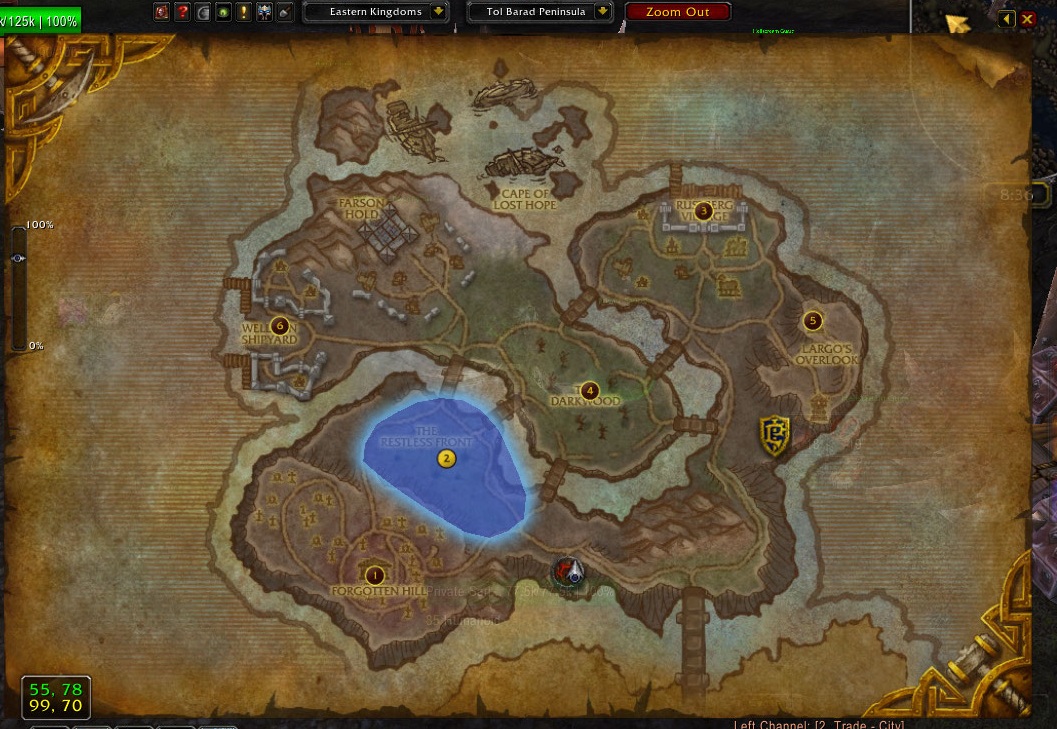Screen dimensions: 1057x729
Task: Select quest marker 6 at Wellson Shipyard
Action: [279, 325]
